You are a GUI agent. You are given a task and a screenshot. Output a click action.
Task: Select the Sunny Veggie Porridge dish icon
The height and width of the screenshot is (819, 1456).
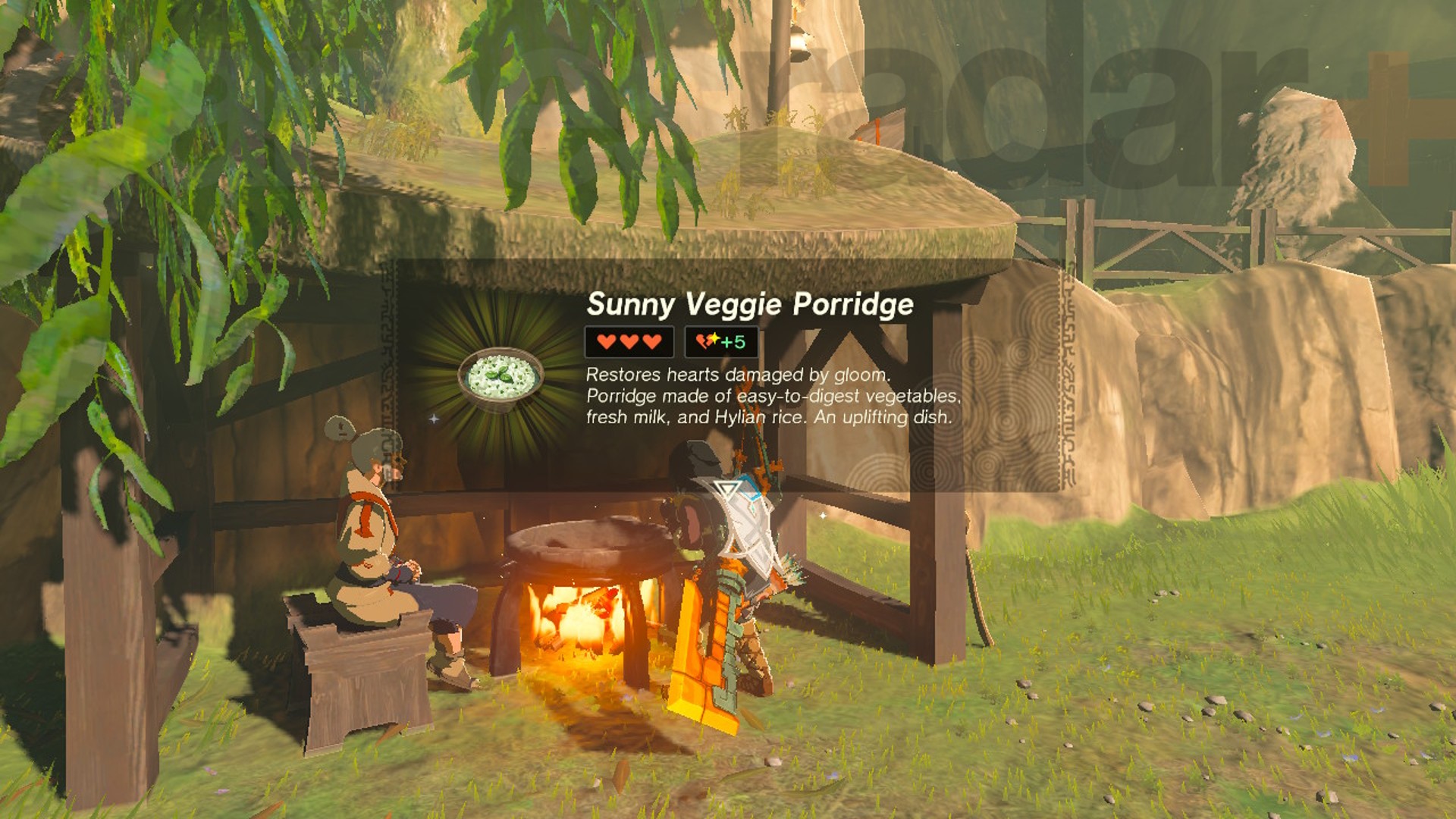click(x=500, y=377)
